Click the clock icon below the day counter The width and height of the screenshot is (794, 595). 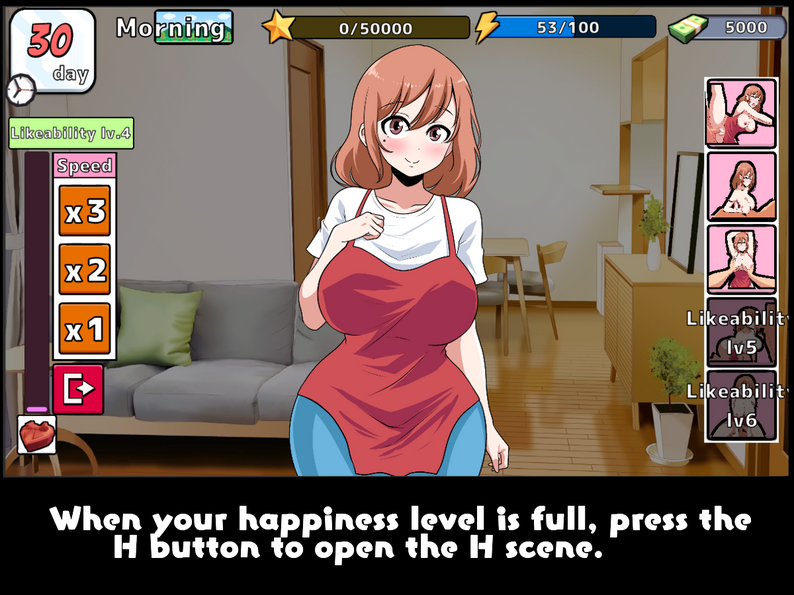pos(20,90)
